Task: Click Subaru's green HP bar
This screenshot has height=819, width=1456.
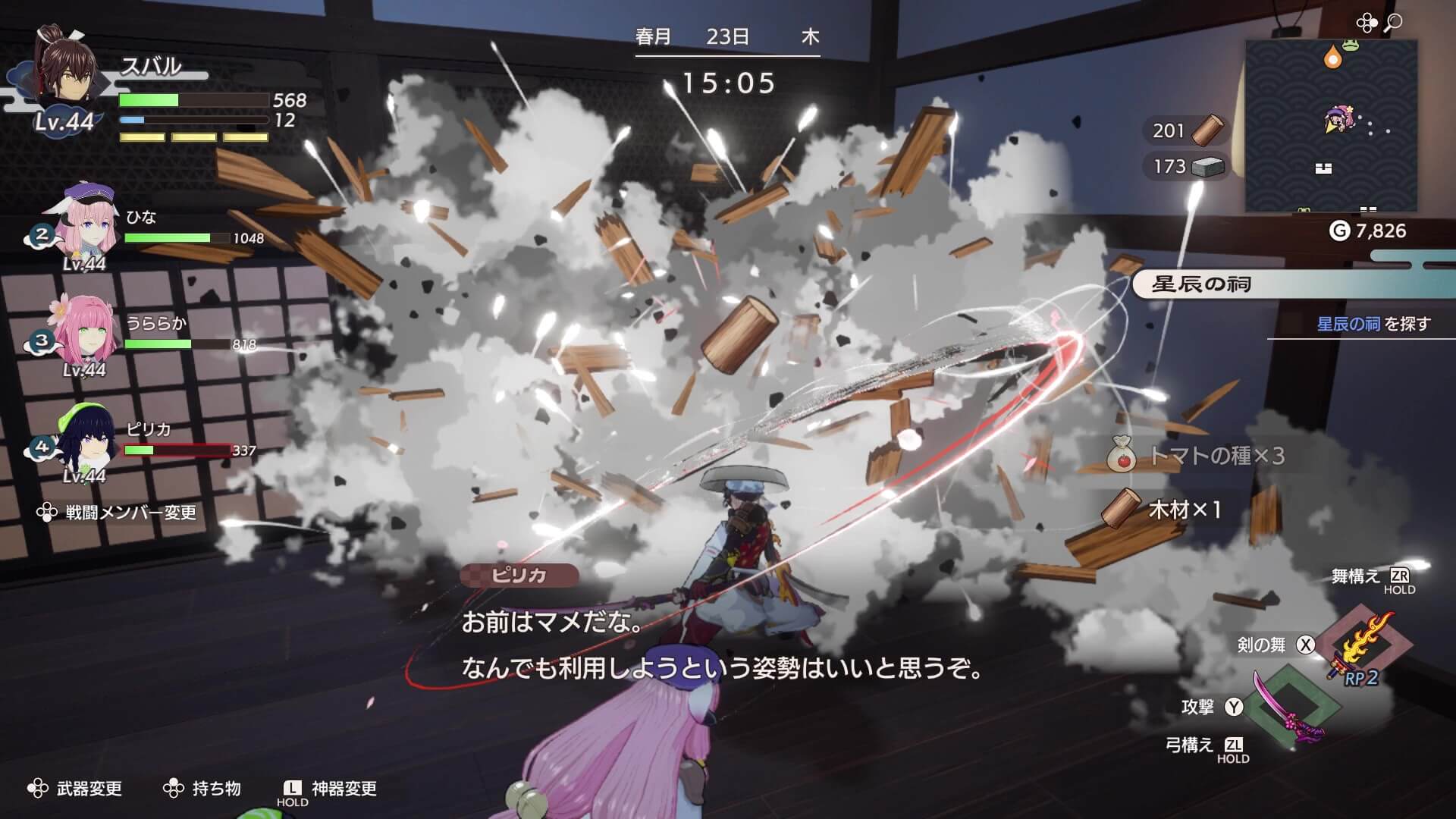Action: click(x=150, y=99)
